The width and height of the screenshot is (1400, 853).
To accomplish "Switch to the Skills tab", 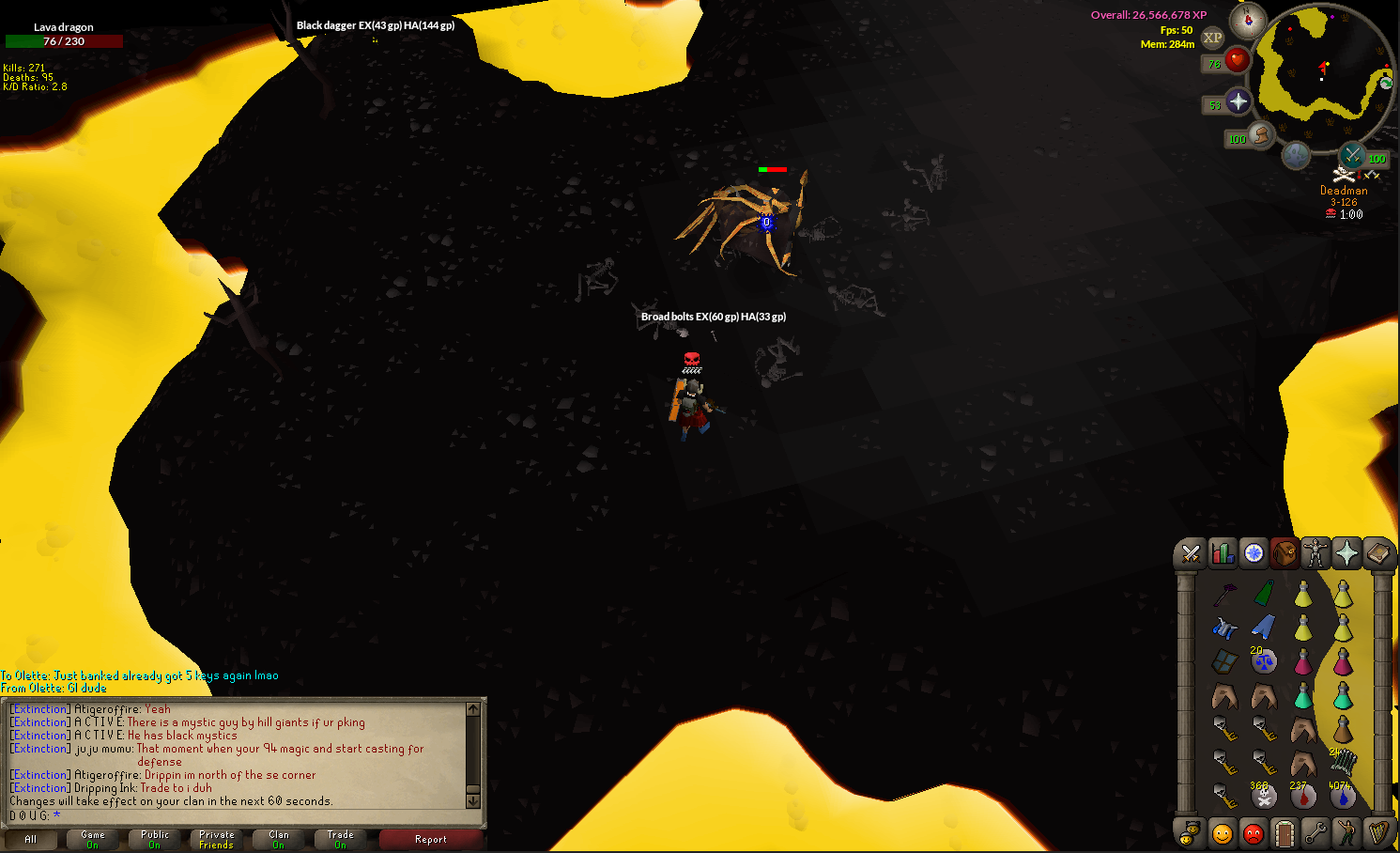I will (x=1222, y=554).
